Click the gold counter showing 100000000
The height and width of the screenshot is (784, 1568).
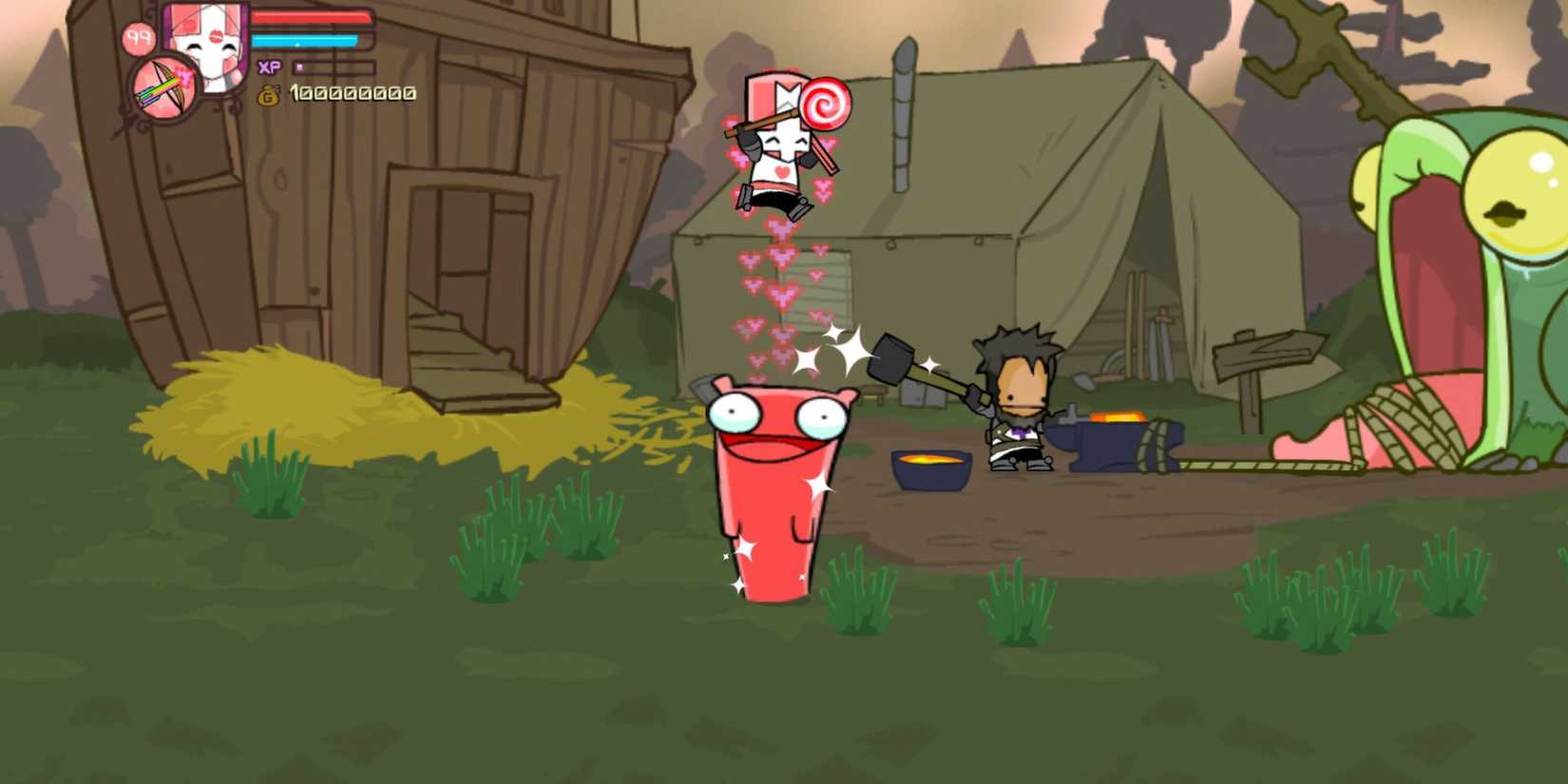pyautogui.click(x=352, y=95)
